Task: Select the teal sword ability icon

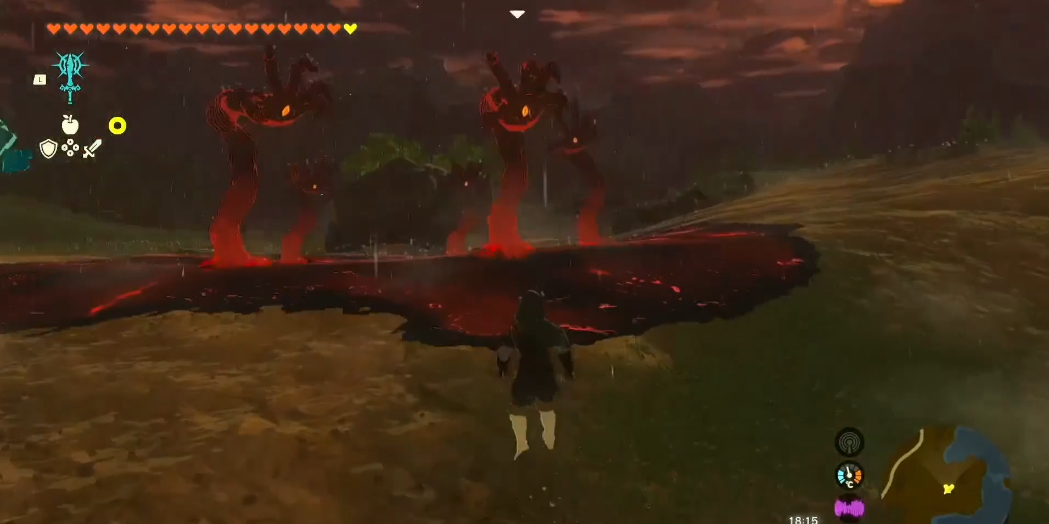Action: click(x=70, y=72)
